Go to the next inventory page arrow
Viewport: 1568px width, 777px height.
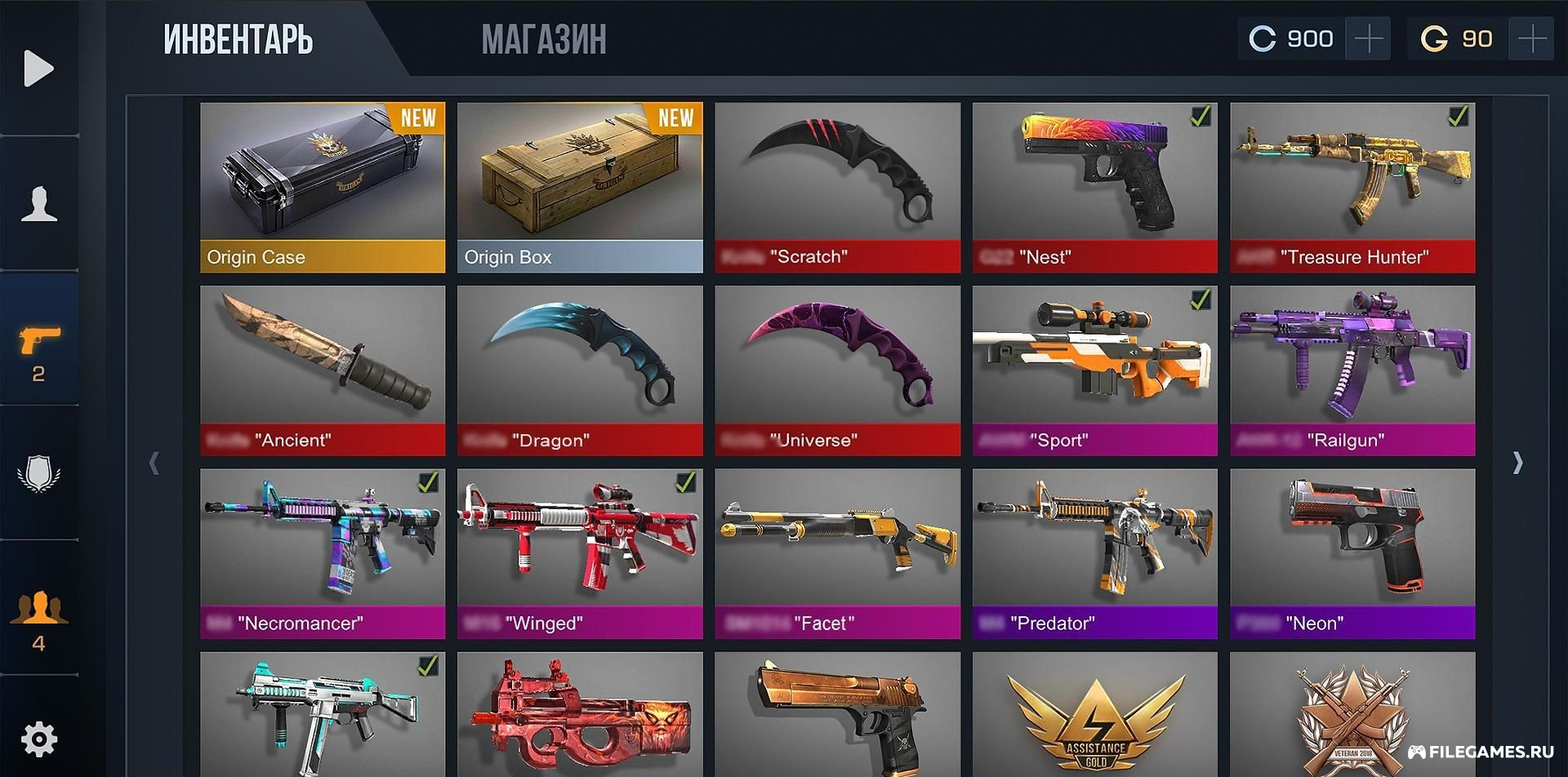coord(1517,463)
